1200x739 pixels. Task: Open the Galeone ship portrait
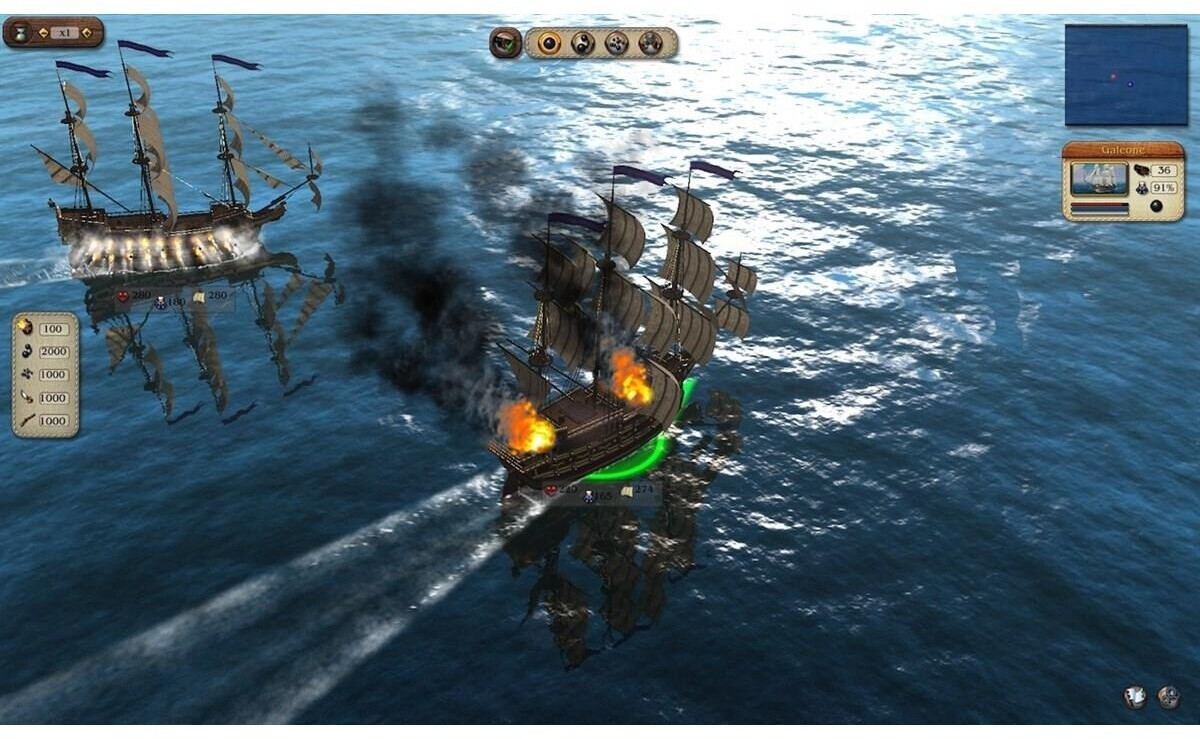pos(1099,179)
